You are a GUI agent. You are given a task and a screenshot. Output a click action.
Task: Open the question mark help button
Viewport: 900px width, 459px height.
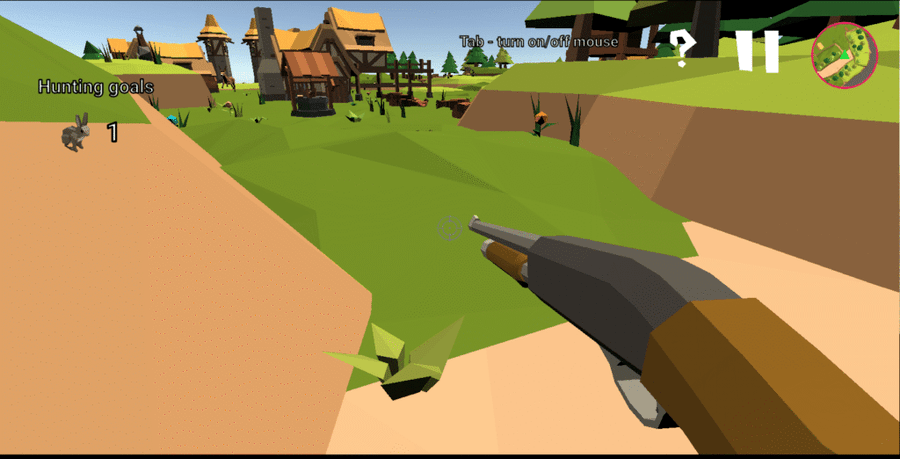(682, 47)
